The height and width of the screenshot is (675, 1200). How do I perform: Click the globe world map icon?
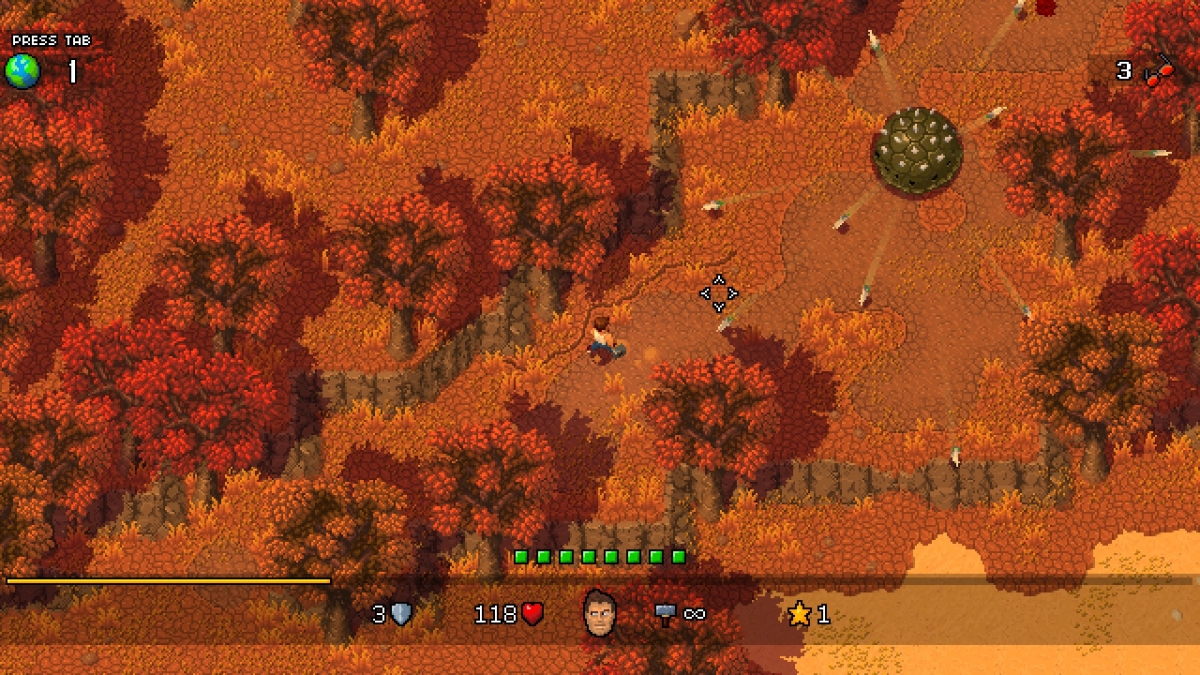coord(22,72)
